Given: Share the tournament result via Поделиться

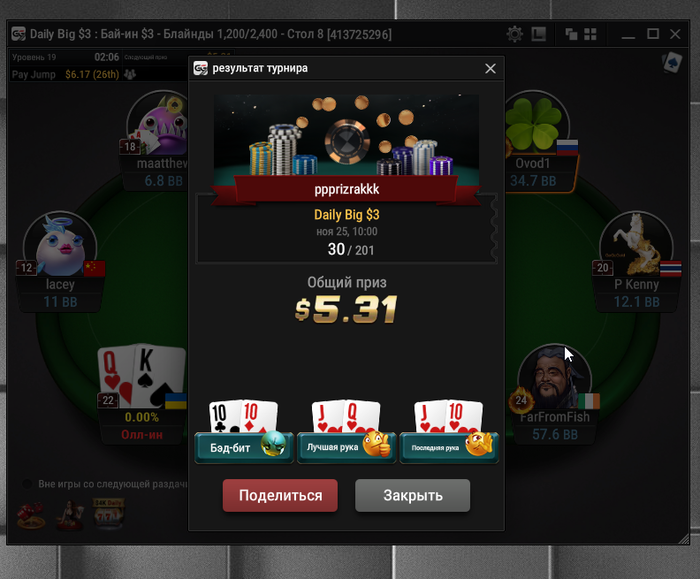Looking at the screenshot, I should (280, 496).
